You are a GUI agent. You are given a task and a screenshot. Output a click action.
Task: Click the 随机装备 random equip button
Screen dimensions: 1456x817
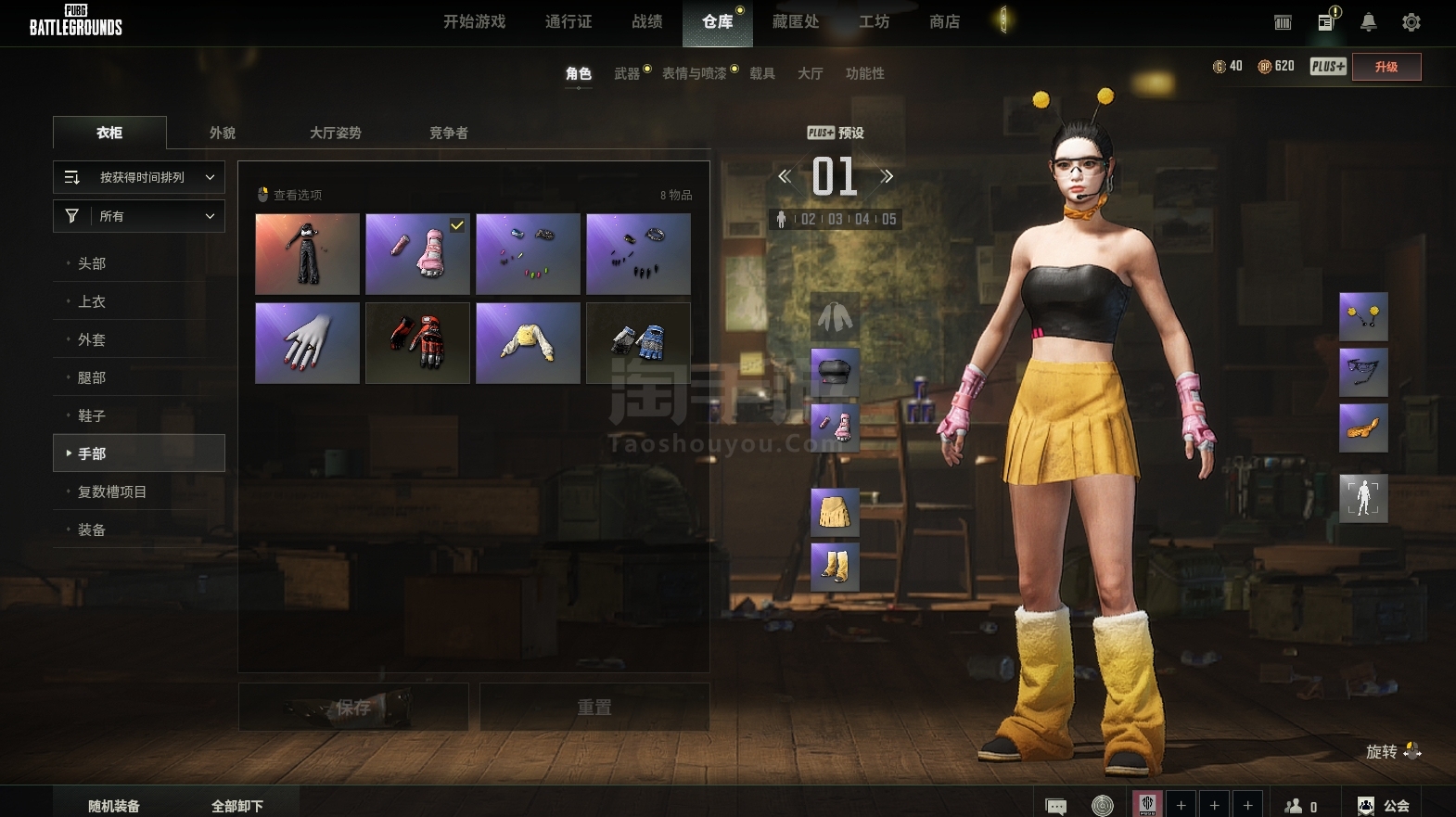pos(114,806)
